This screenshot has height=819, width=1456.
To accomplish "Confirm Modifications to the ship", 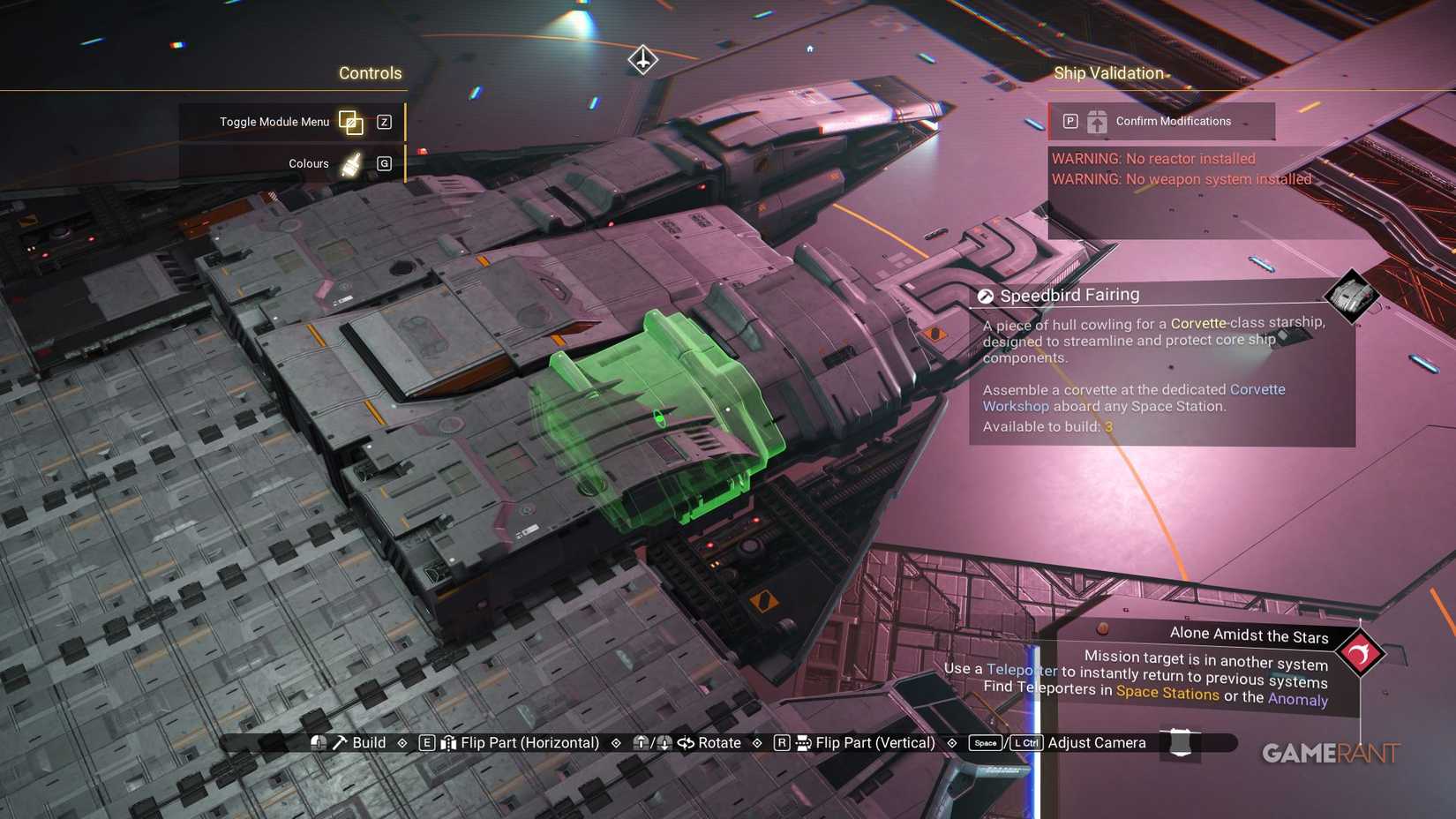I will 1161,122.
